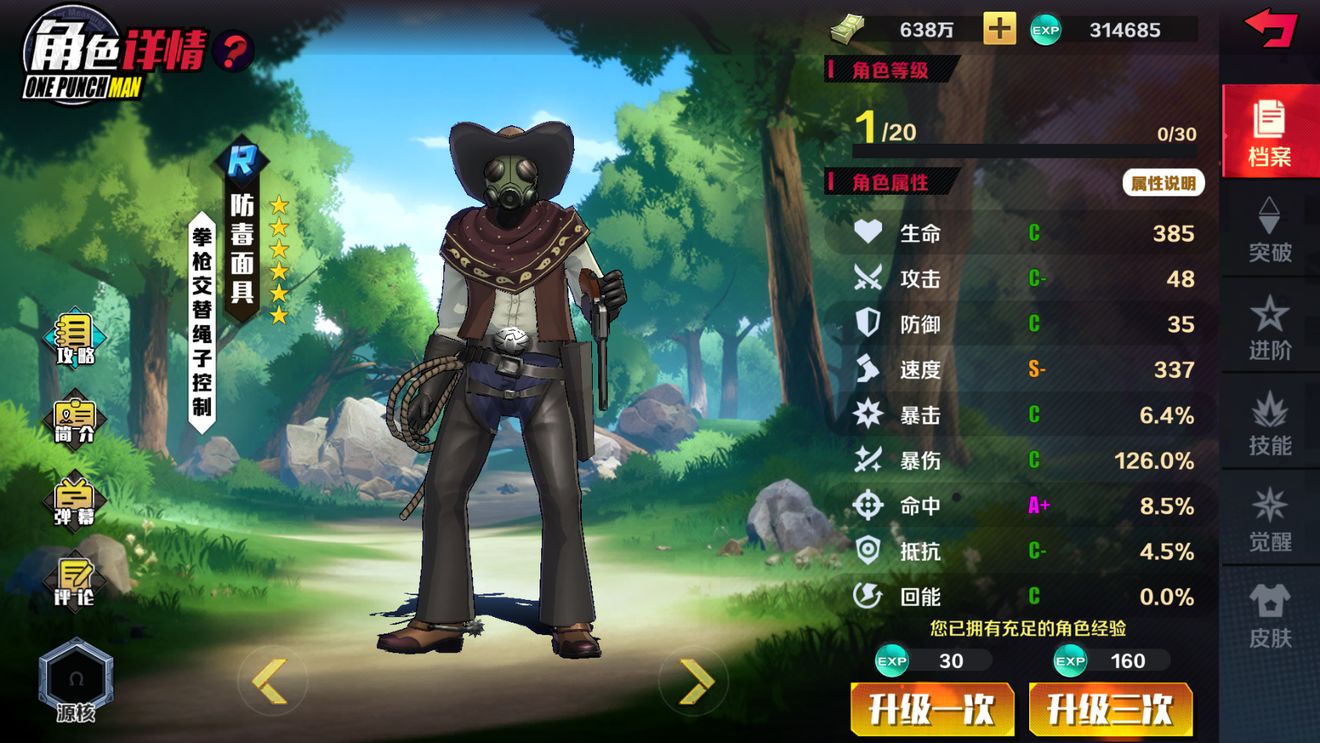The image size is (1320, 743).
Task: Click 升级一次 to level up once
Action: point(932,710)
